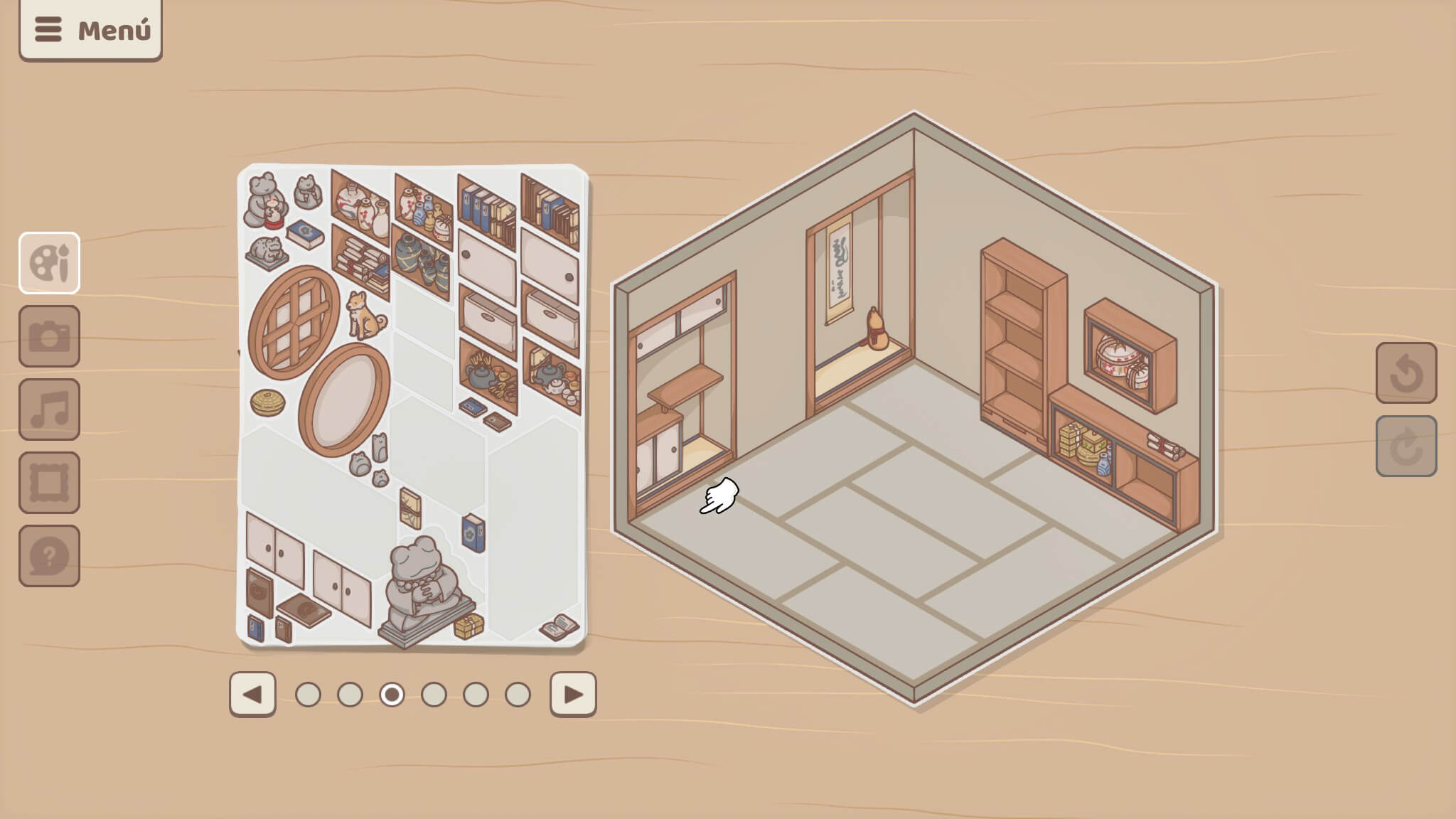The image size is (1456, 819).
Task: Select the paint palette tool
Action: [x=49, y=263]
